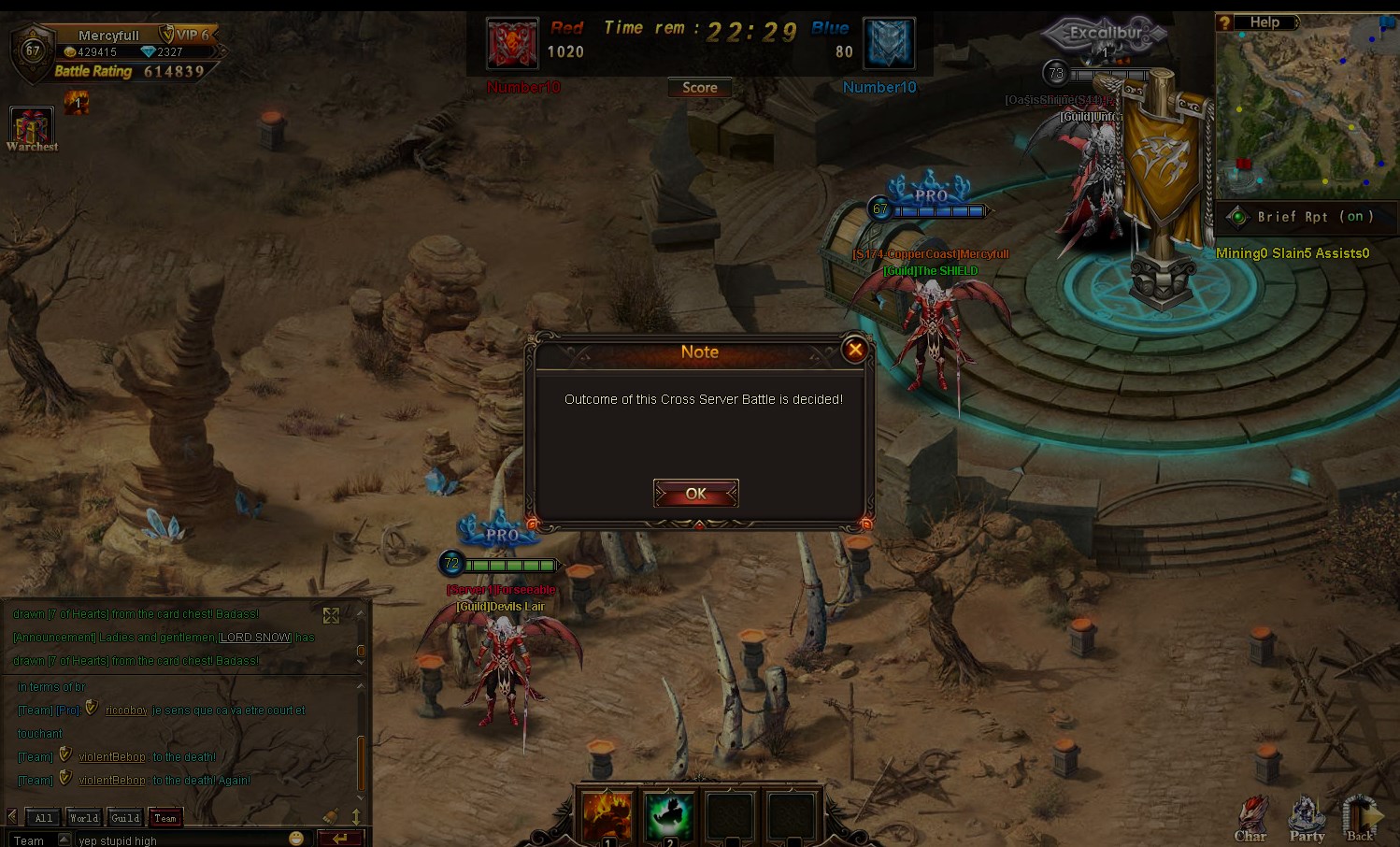
Task: Switch chat to the Guild tab
Action: tap(125, 818)
